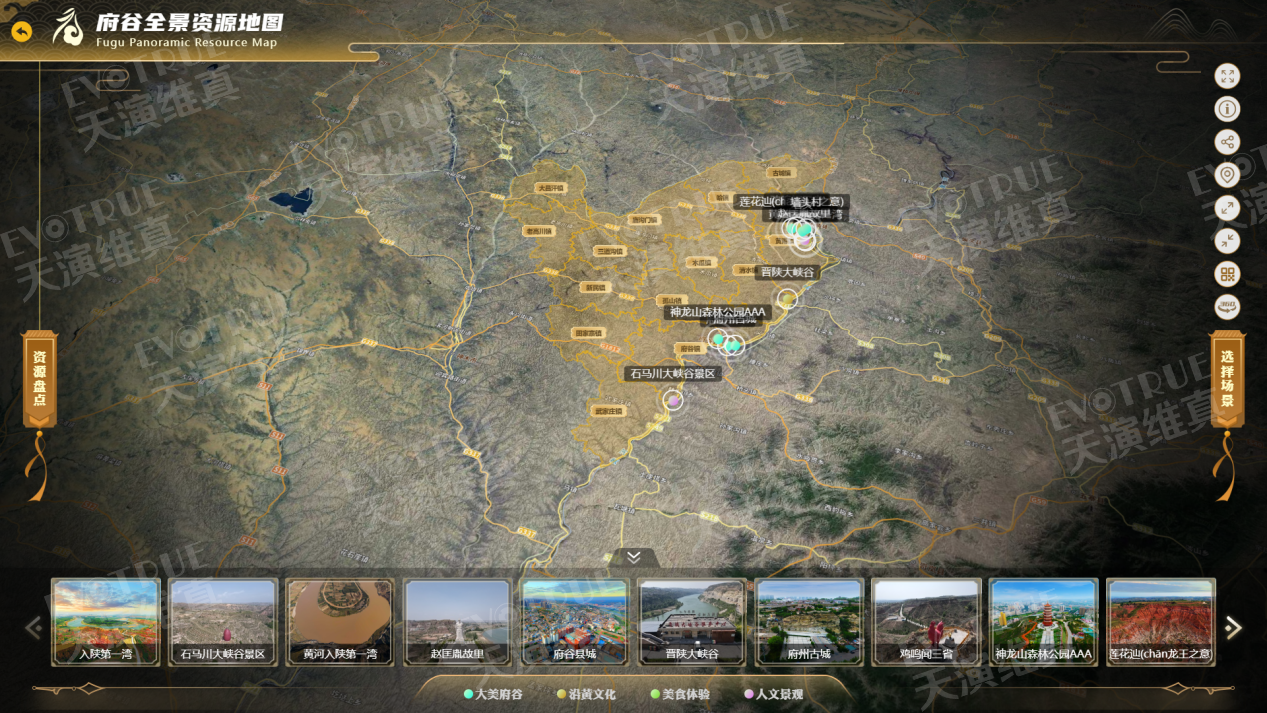Click the yellow back arrow button
This screenshot has width=1267, height=713.
tap(21, 31)
